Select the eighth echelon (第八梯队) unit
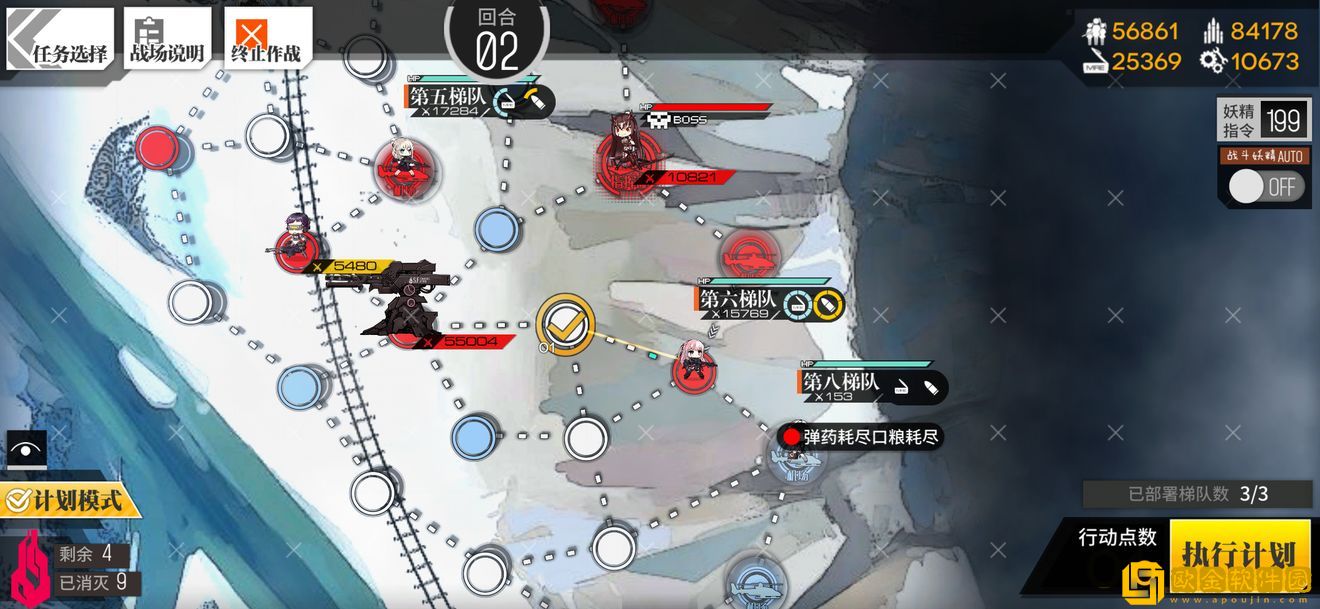This screenshot has width=1320, height=609. (x=796, y=459)
